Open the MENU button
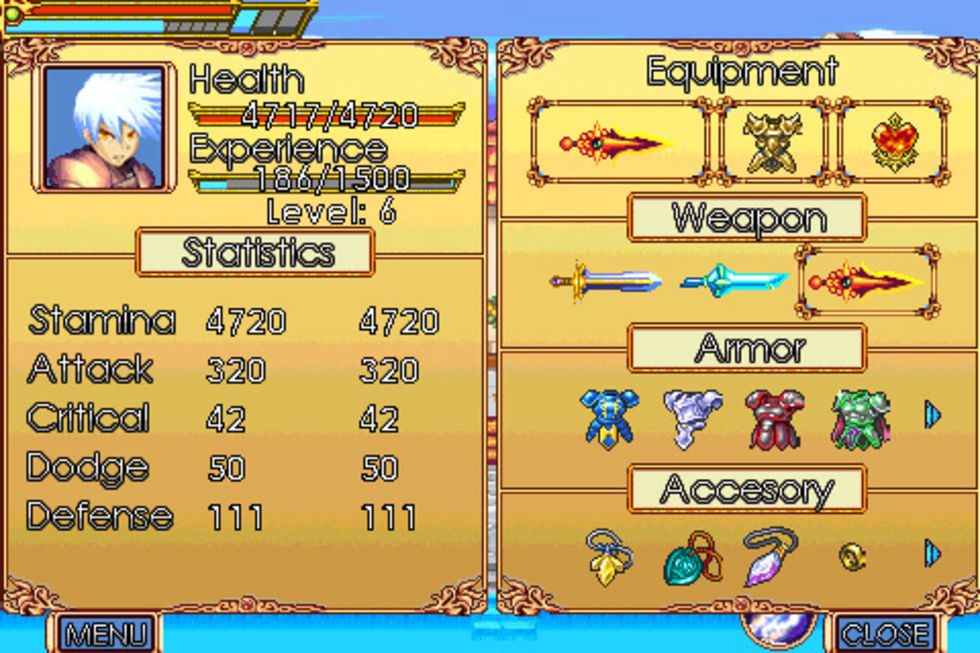The width and height of the screenshot is (980, 653). pyautogui.click(x=106, y=633)
